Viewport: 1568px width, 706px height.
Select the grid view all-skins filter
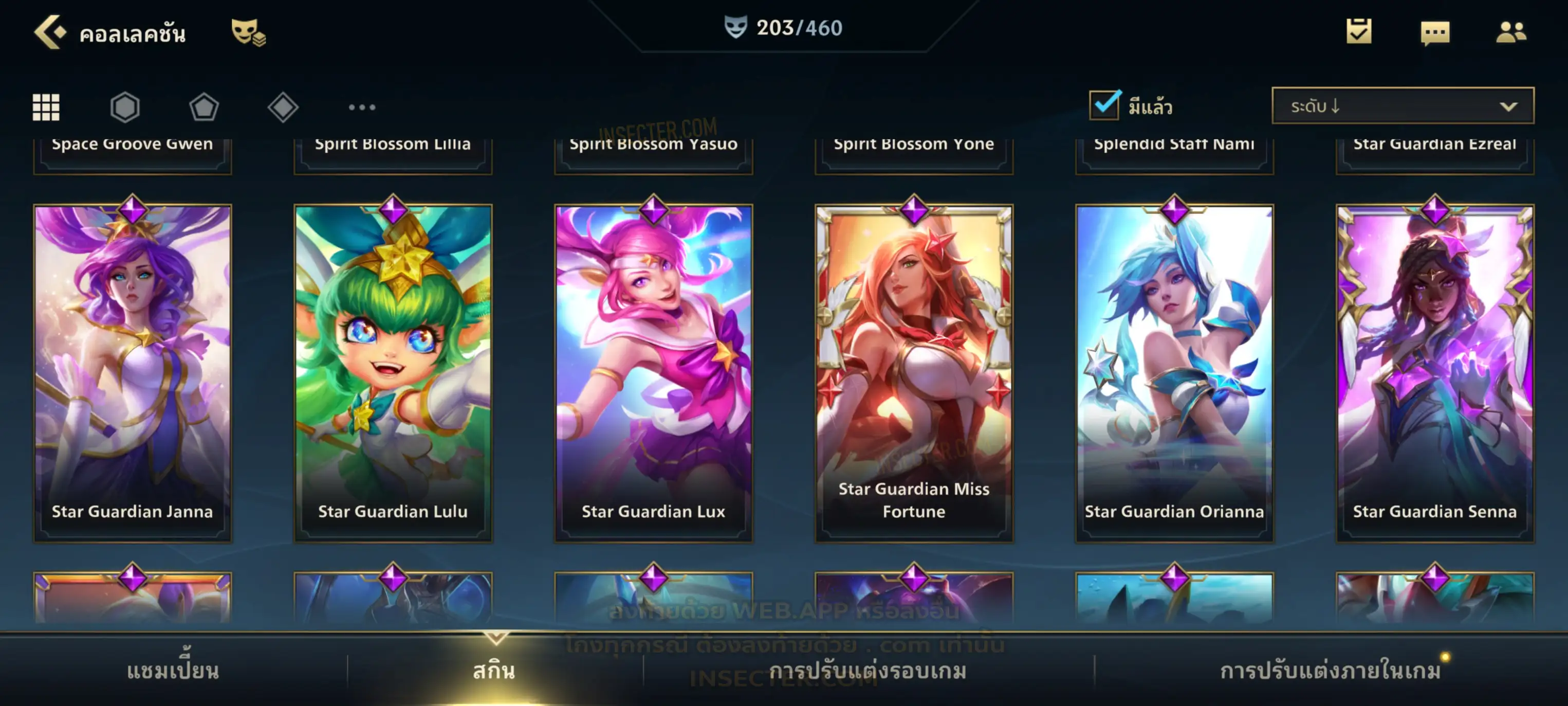pos(46,107)
